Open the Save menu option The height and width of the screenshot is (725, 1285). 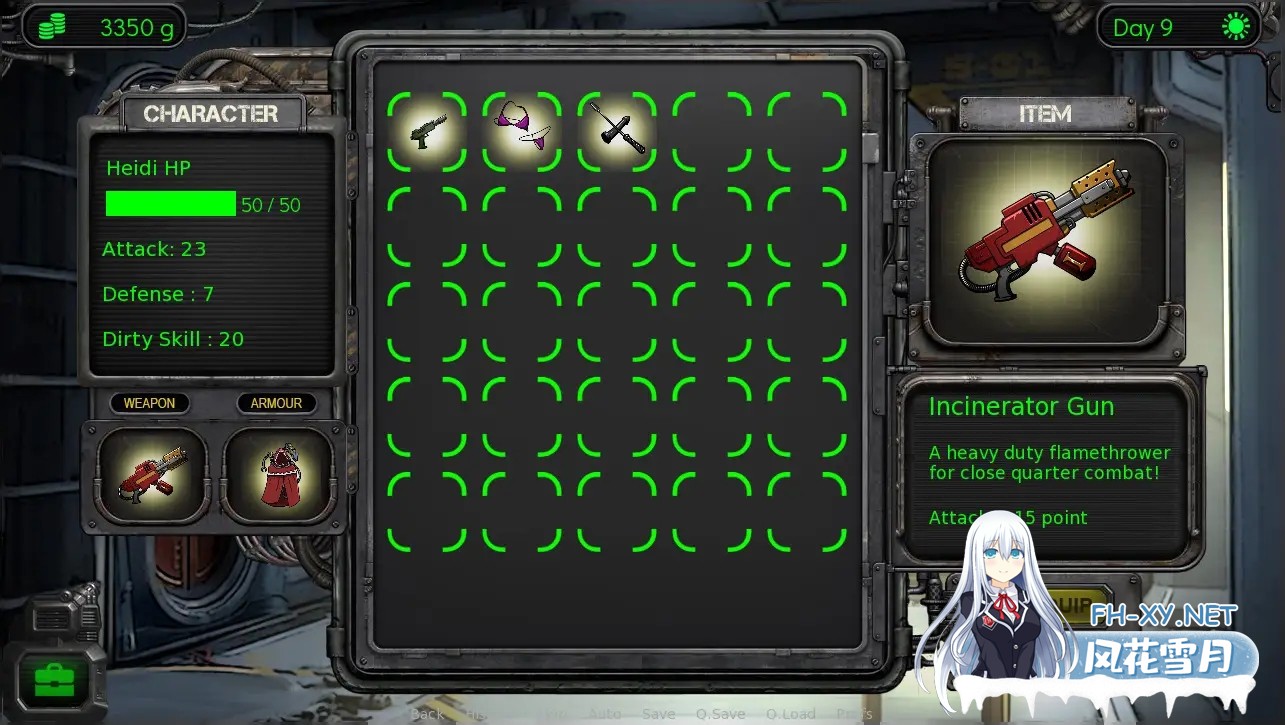(658, 714)
